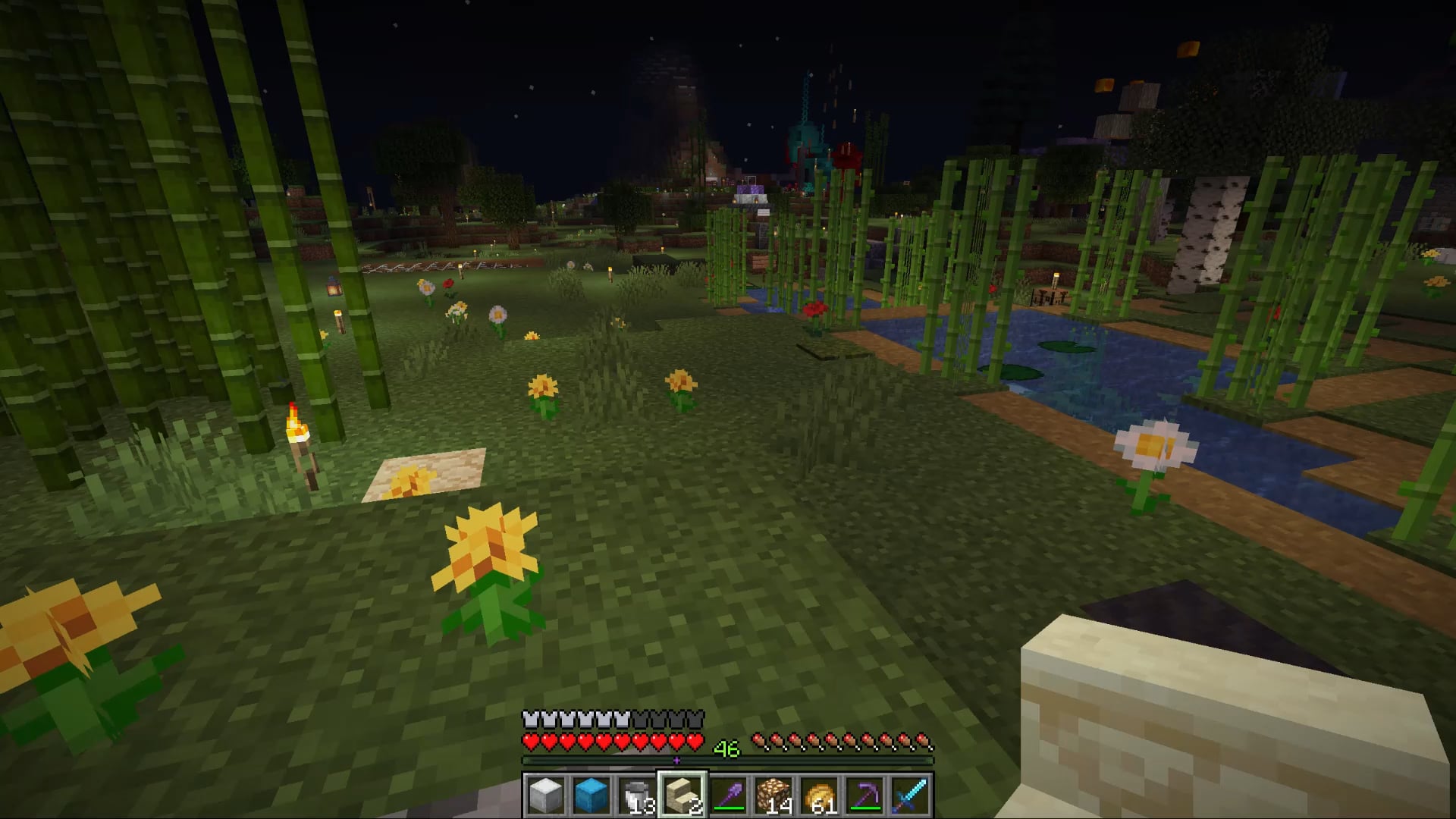Select the sandstone stairs slot
This screenshot has height=819, width=1456.
tap(682, 795)
